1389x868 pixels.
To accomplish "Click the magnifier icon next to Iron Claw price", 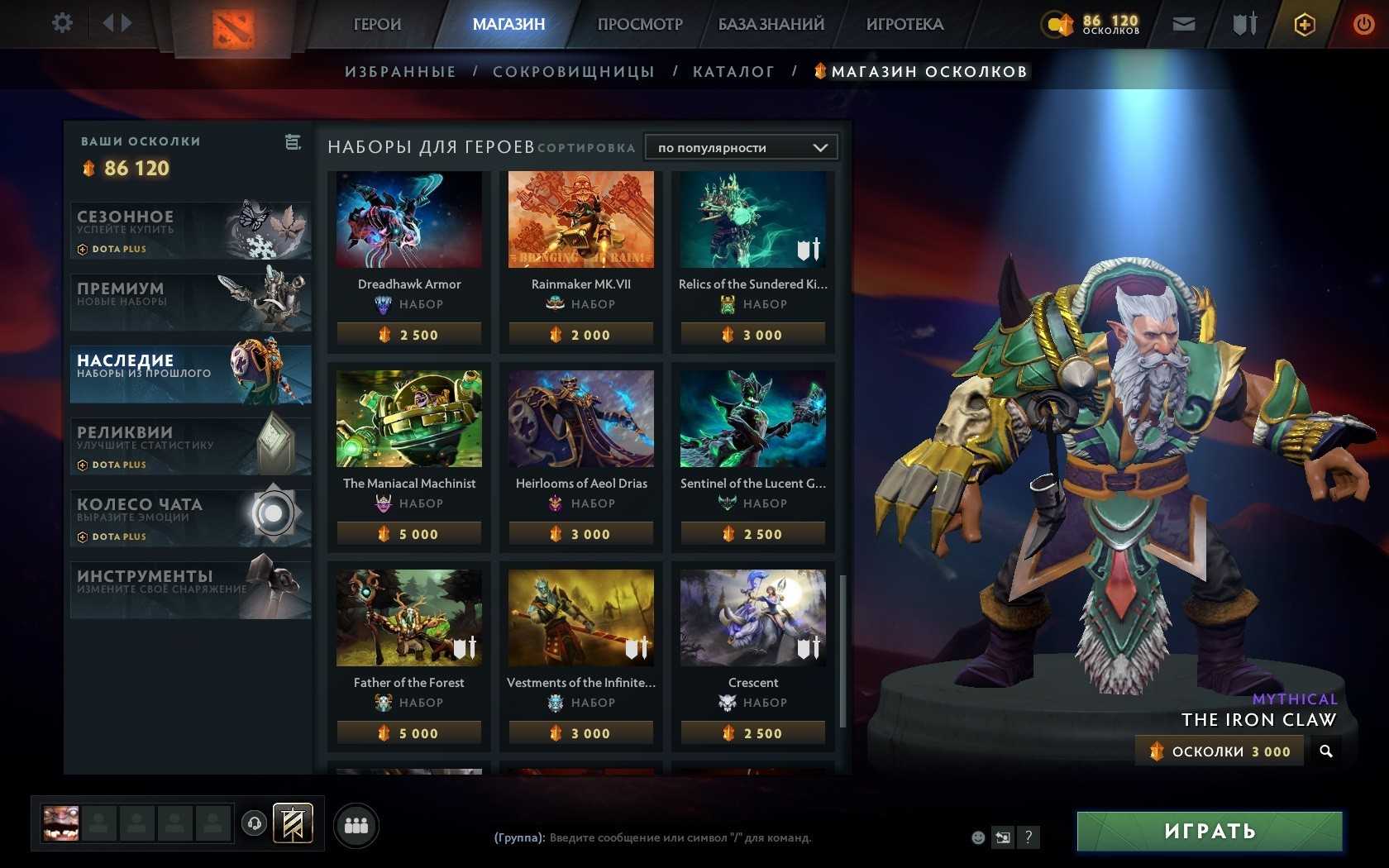I will coord(1326,751).
